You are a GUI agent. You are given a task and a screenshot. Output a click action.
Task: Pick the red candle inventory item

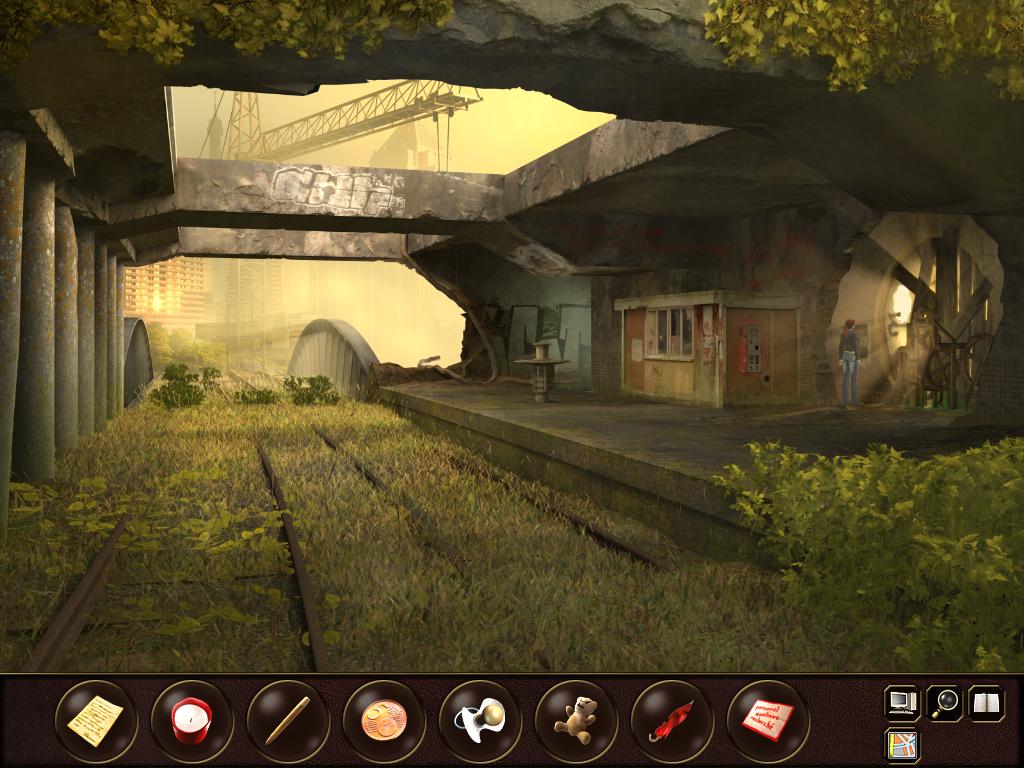(192, 720)
